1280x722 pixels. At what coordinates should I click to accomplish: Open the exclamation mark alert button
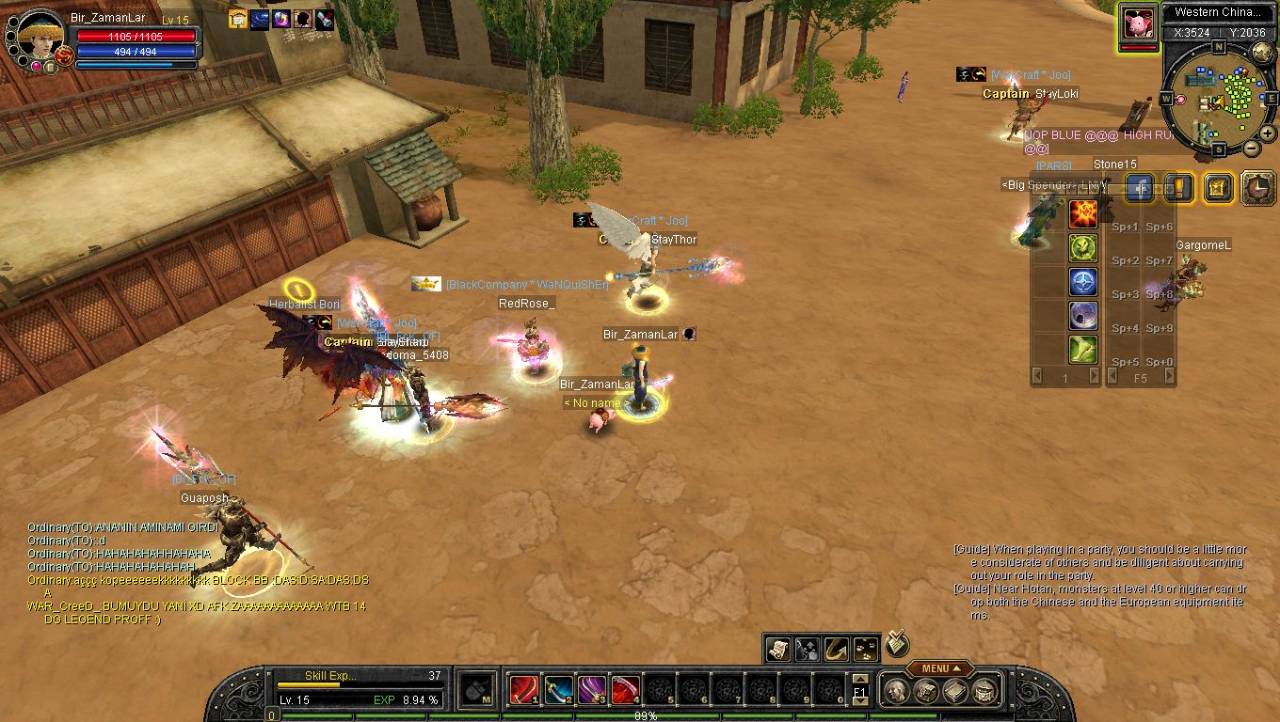[x=1179, y=188]
